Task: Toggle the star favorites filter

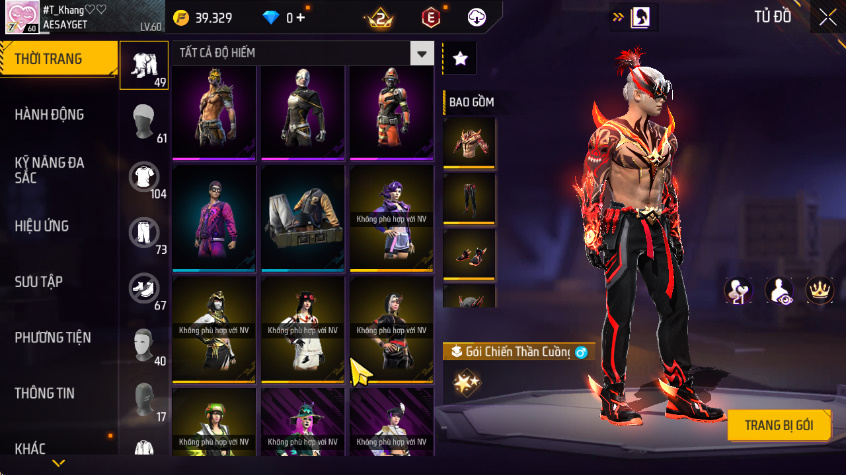Action: pos(460,59)
